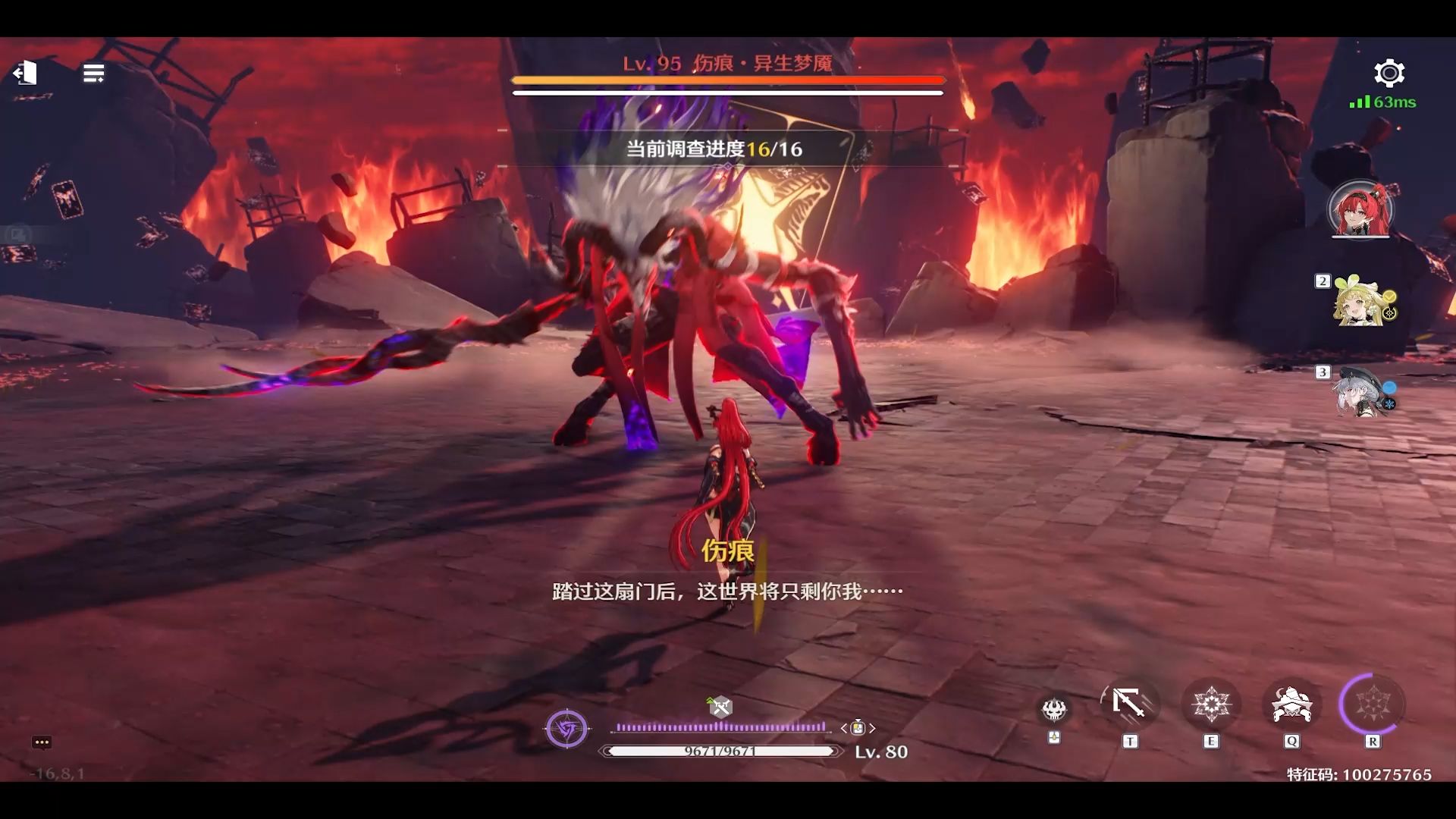Switch to the grey-haired party member
The image size is (1456, 819).
coord(1363,392)
